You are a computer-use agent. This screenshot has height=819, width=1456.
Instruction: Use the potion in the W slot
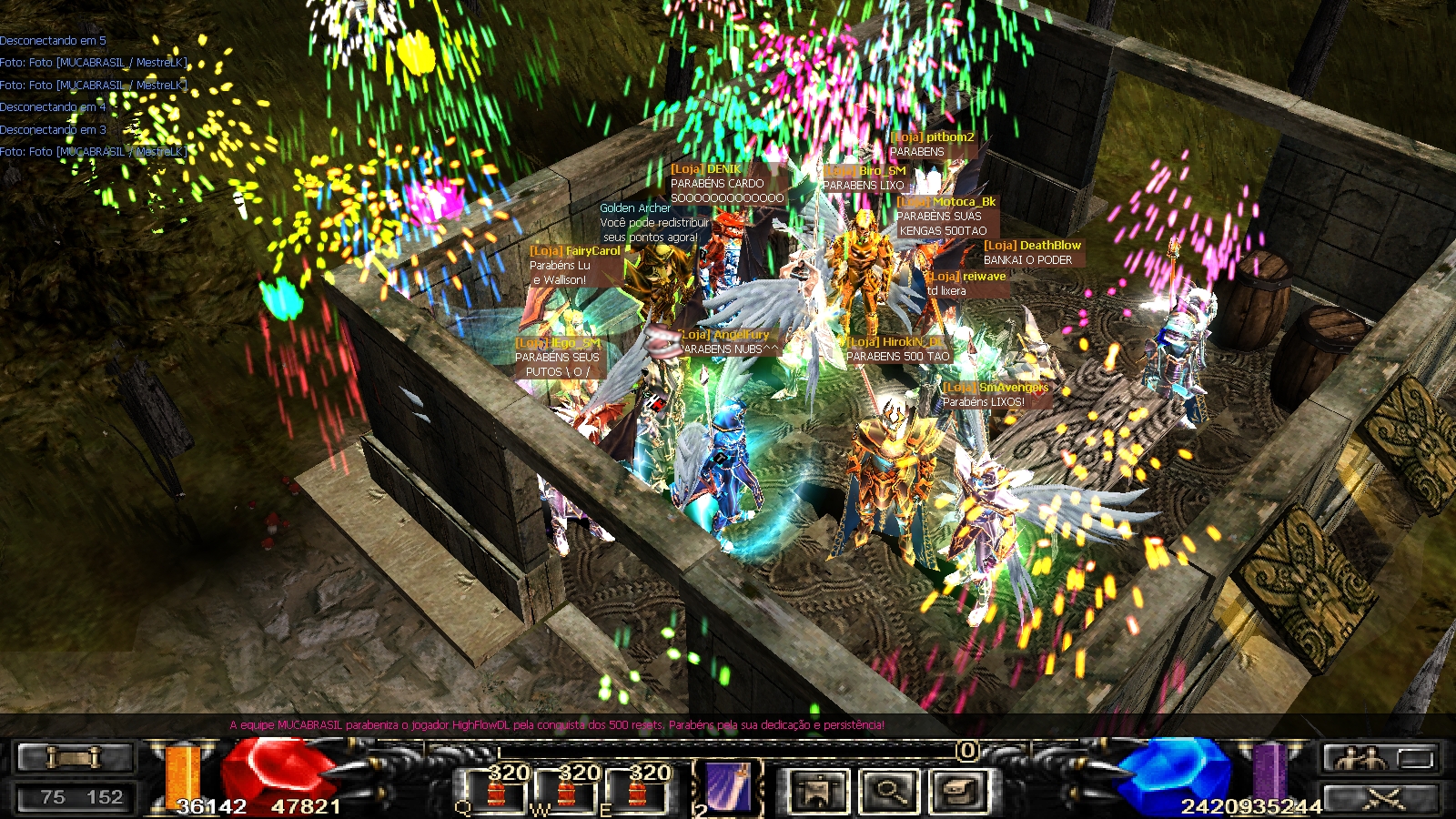click(x=567, y=792)
